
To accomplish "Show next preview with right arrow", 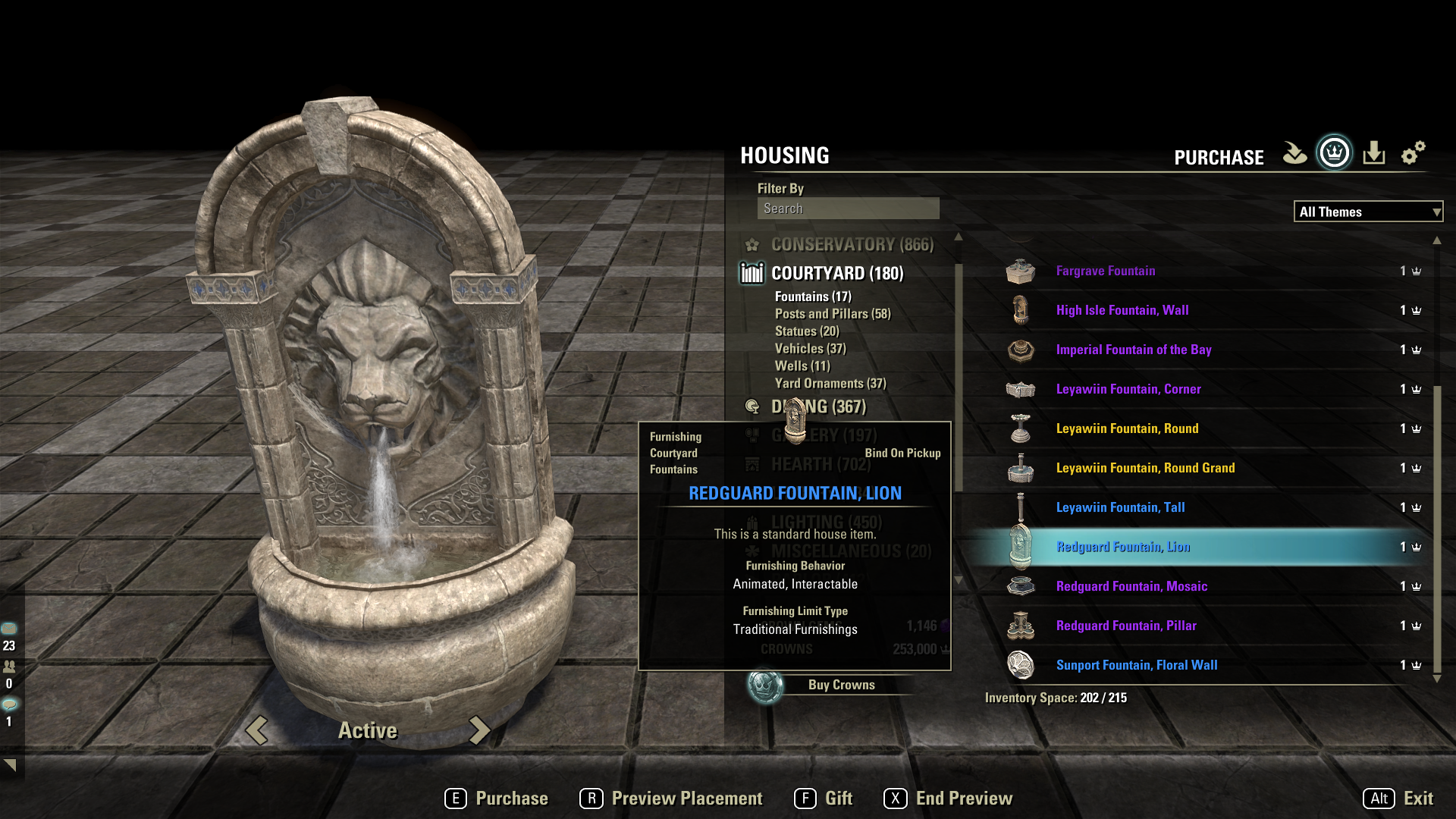I will [x=479, y=730].
